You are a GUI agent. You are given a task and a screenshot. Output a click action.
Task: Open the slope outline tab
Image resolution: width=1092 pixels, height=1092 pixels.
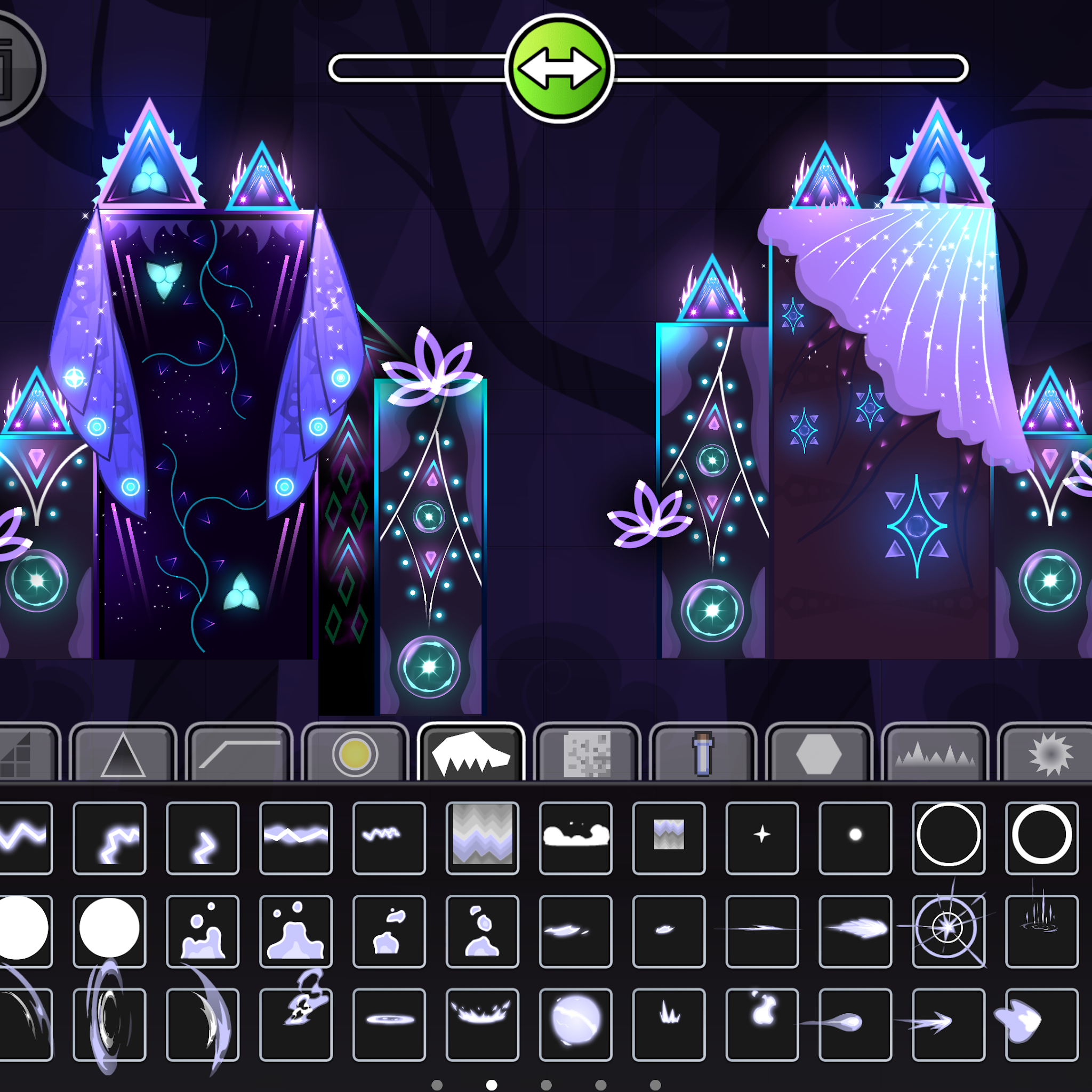click(239, 754)
